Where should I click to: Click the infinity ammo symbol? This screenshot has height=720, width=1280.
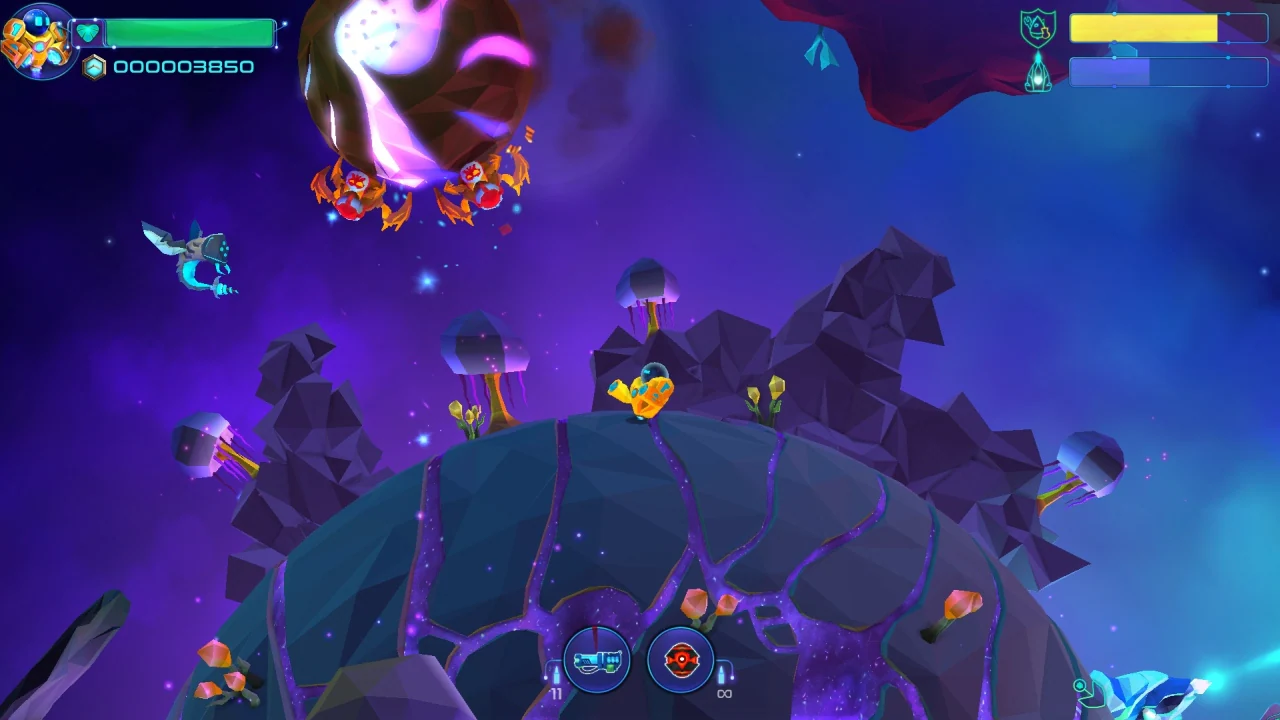point(724,692)
